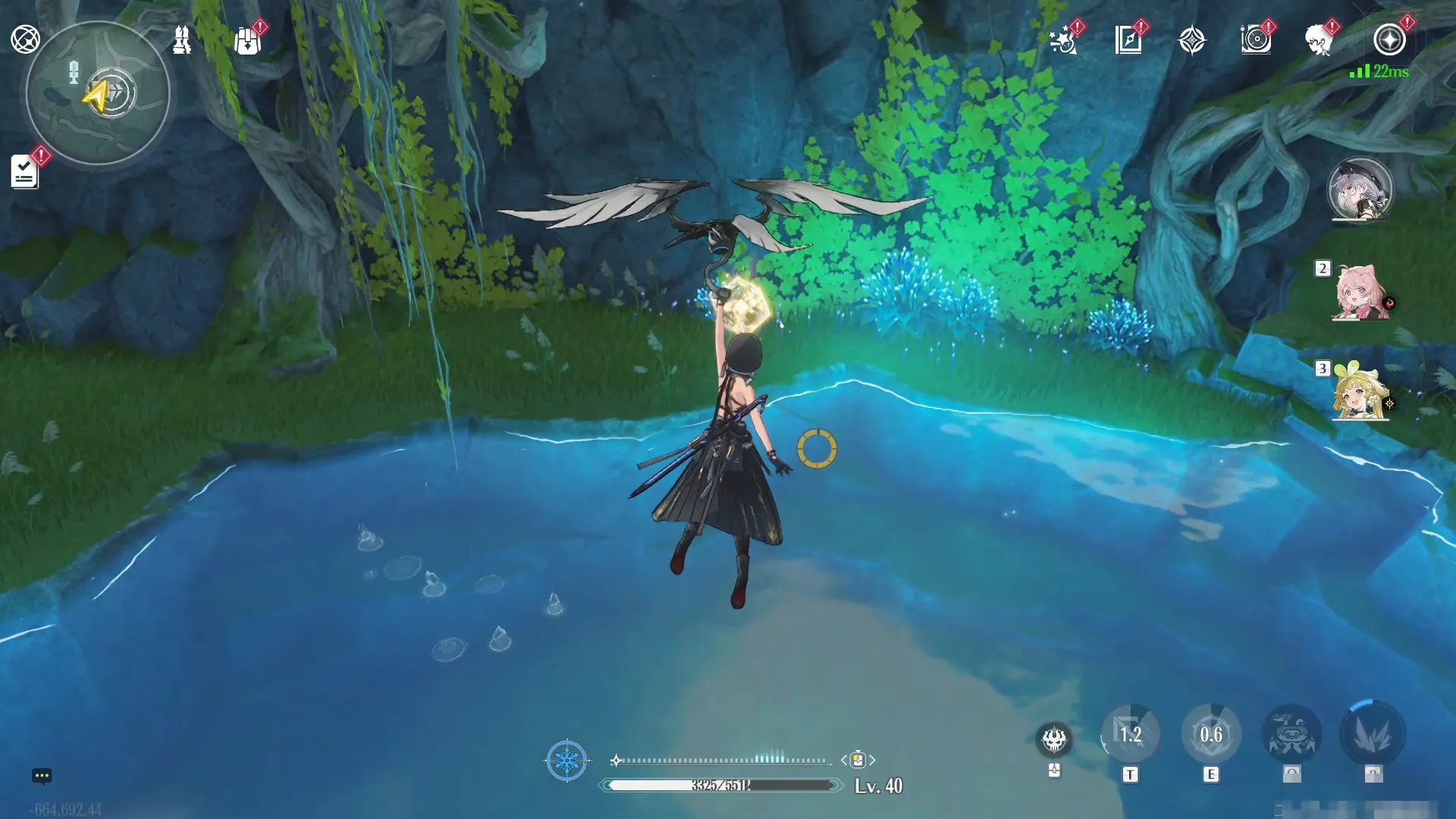Screen dimensions: 1456x819
Task: Open the round camera-lens style icon
Action: pos(1256,40)
